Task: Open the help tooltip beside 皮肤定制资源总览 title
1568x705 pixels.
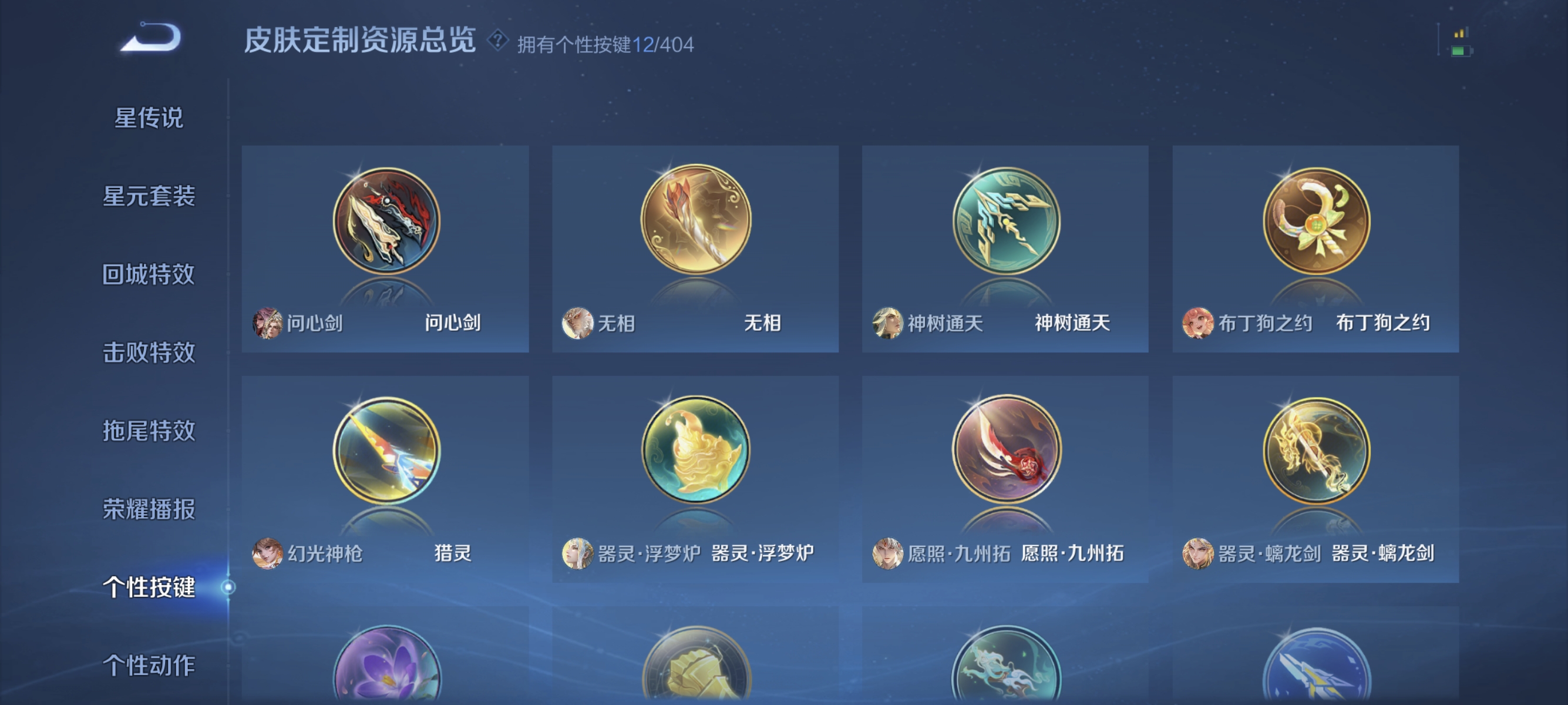Action: pyautogui.click(x=497, y=41)
